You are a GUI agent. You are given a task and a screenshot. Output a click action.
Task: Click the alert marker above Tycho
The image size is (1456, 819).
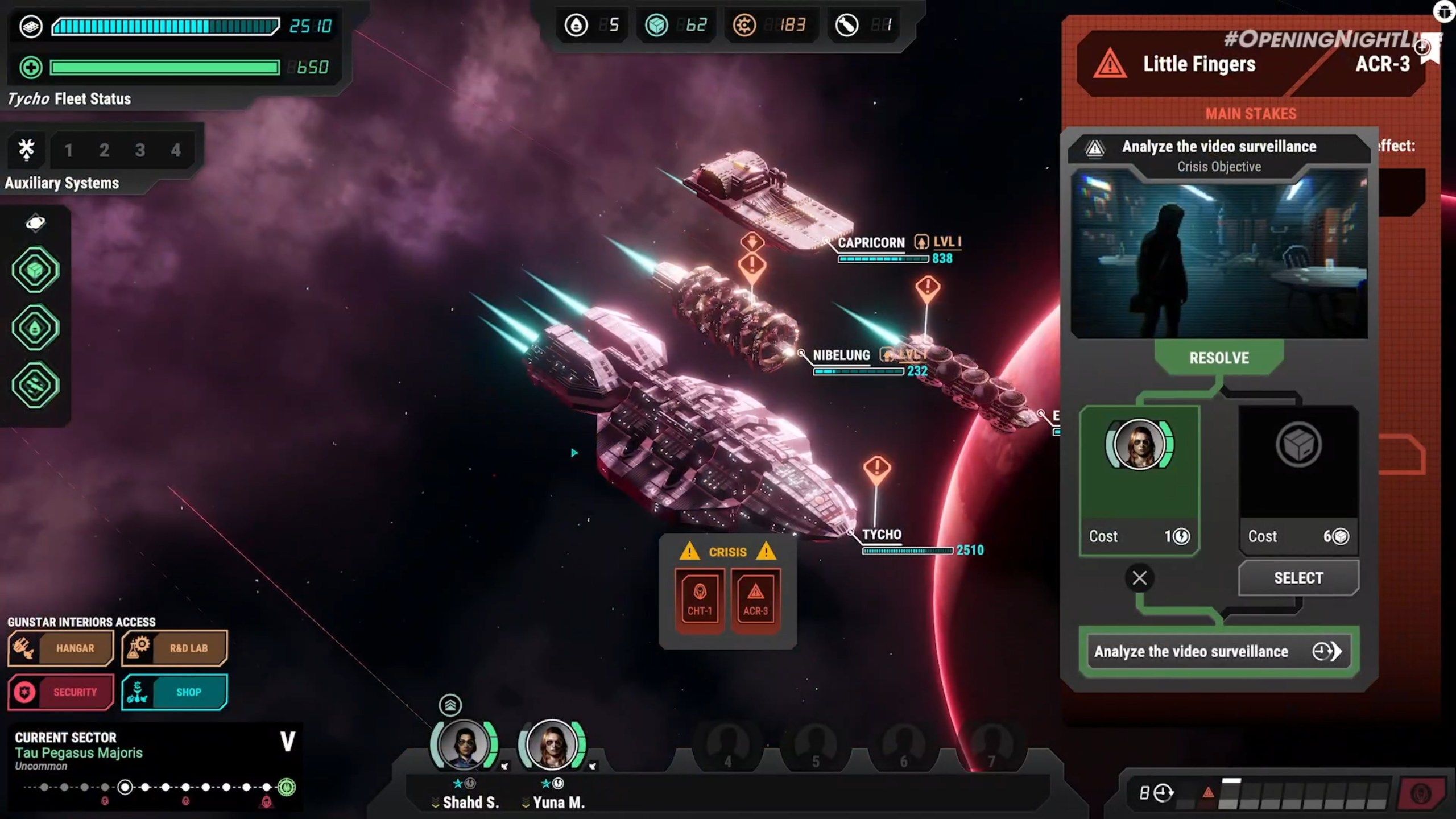(877, 468)
